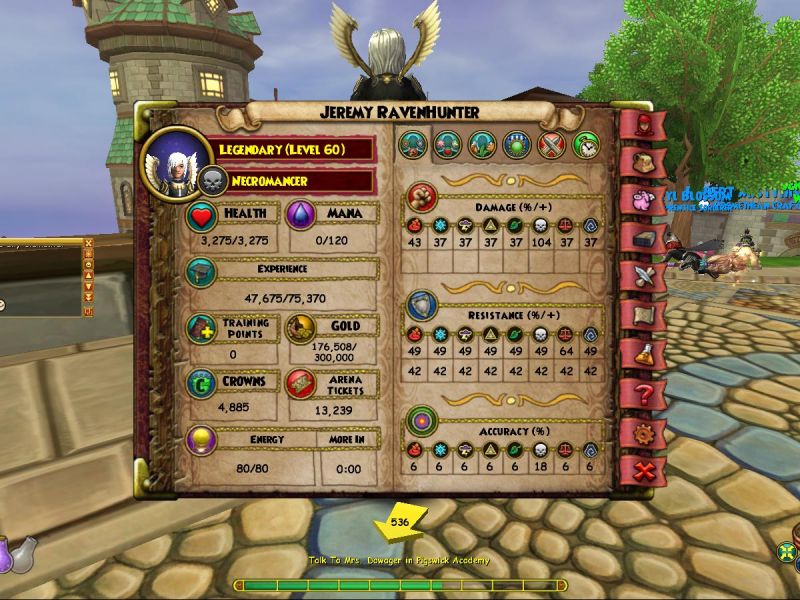Click the shield Resistance icon

click(x=424, y=305)
